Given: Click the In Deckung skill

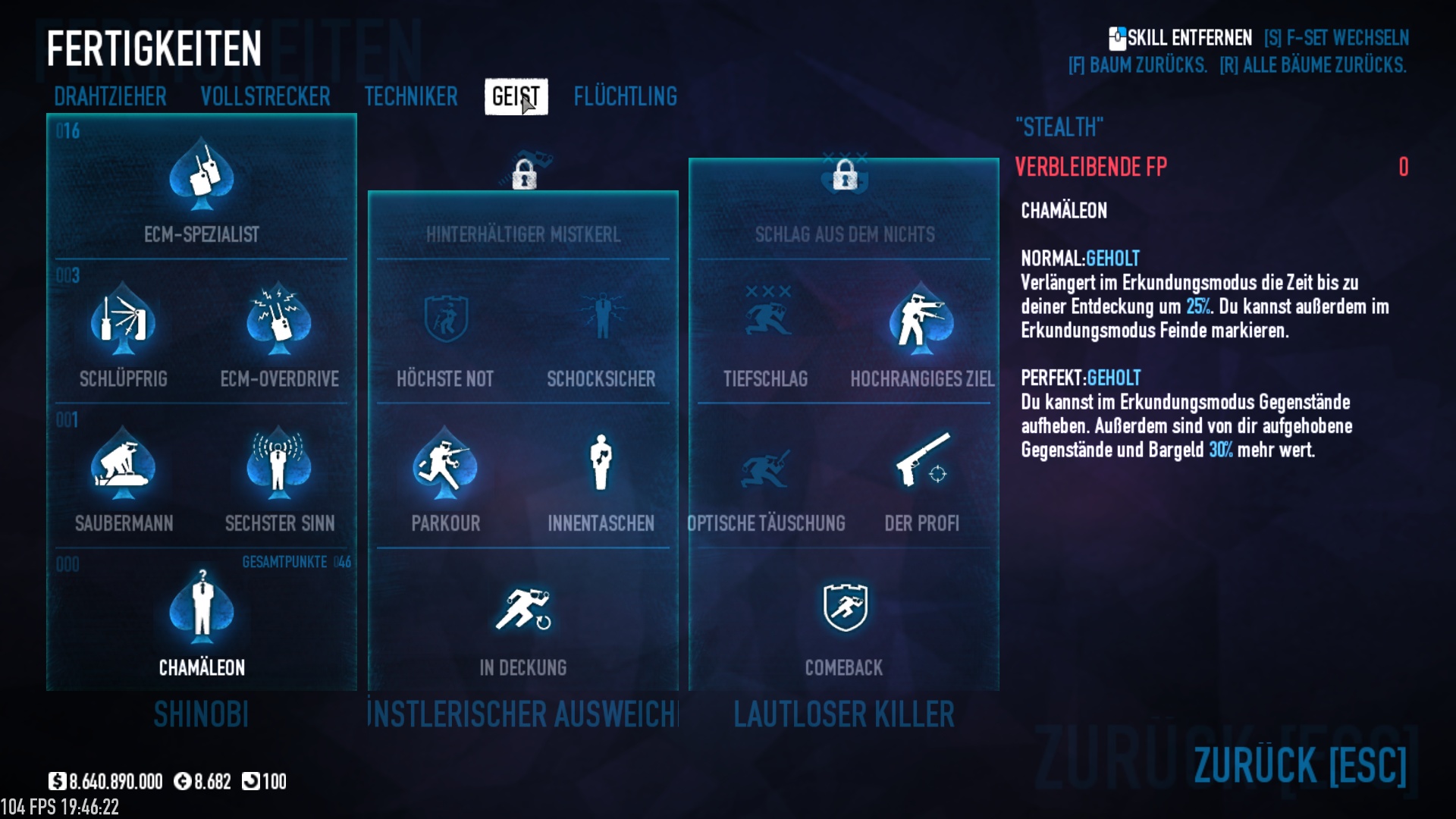Looking at the screenshot, I should click(523, 609).
